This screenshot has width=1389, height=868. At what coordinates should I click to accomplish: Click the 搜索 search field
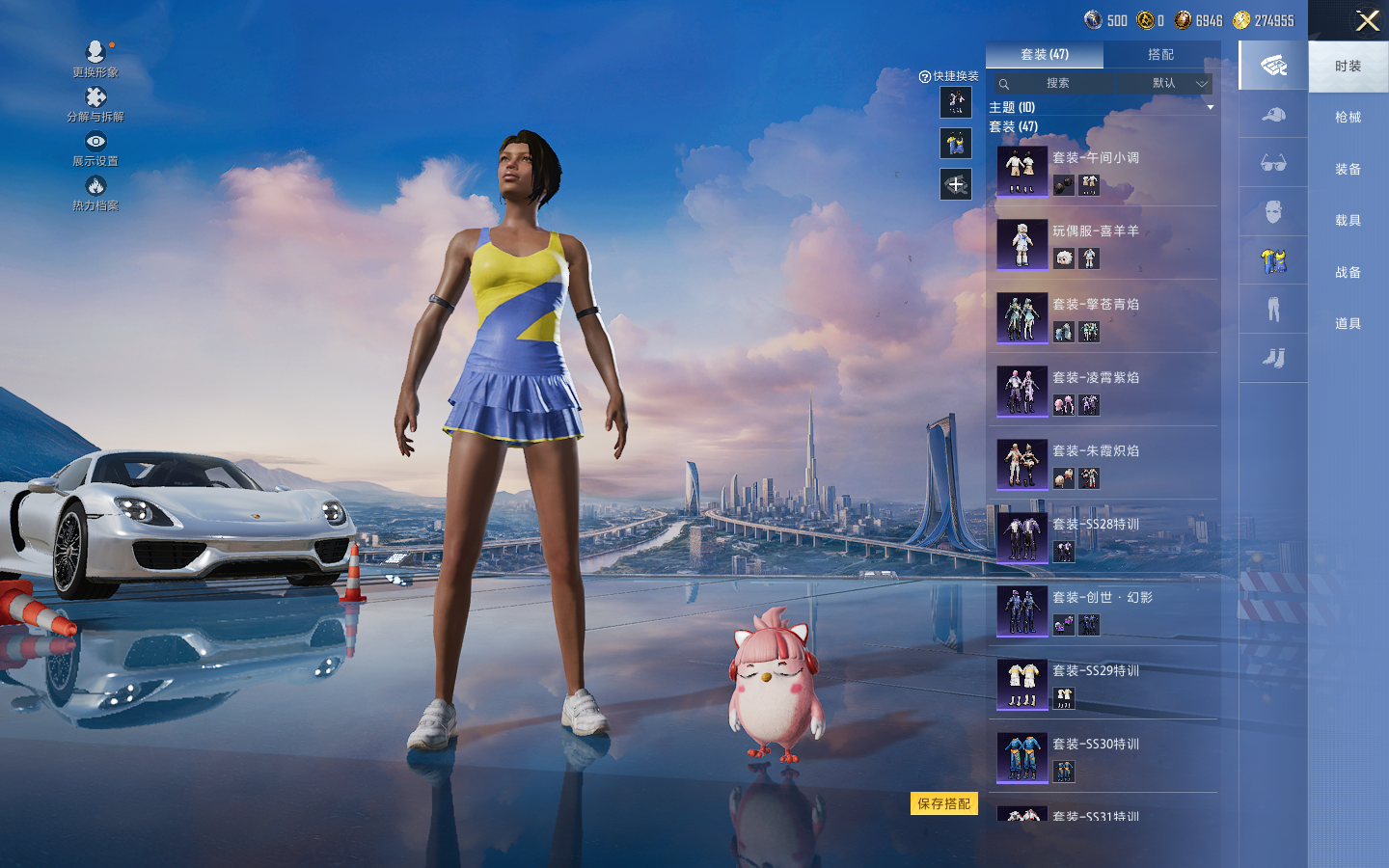1057,84
